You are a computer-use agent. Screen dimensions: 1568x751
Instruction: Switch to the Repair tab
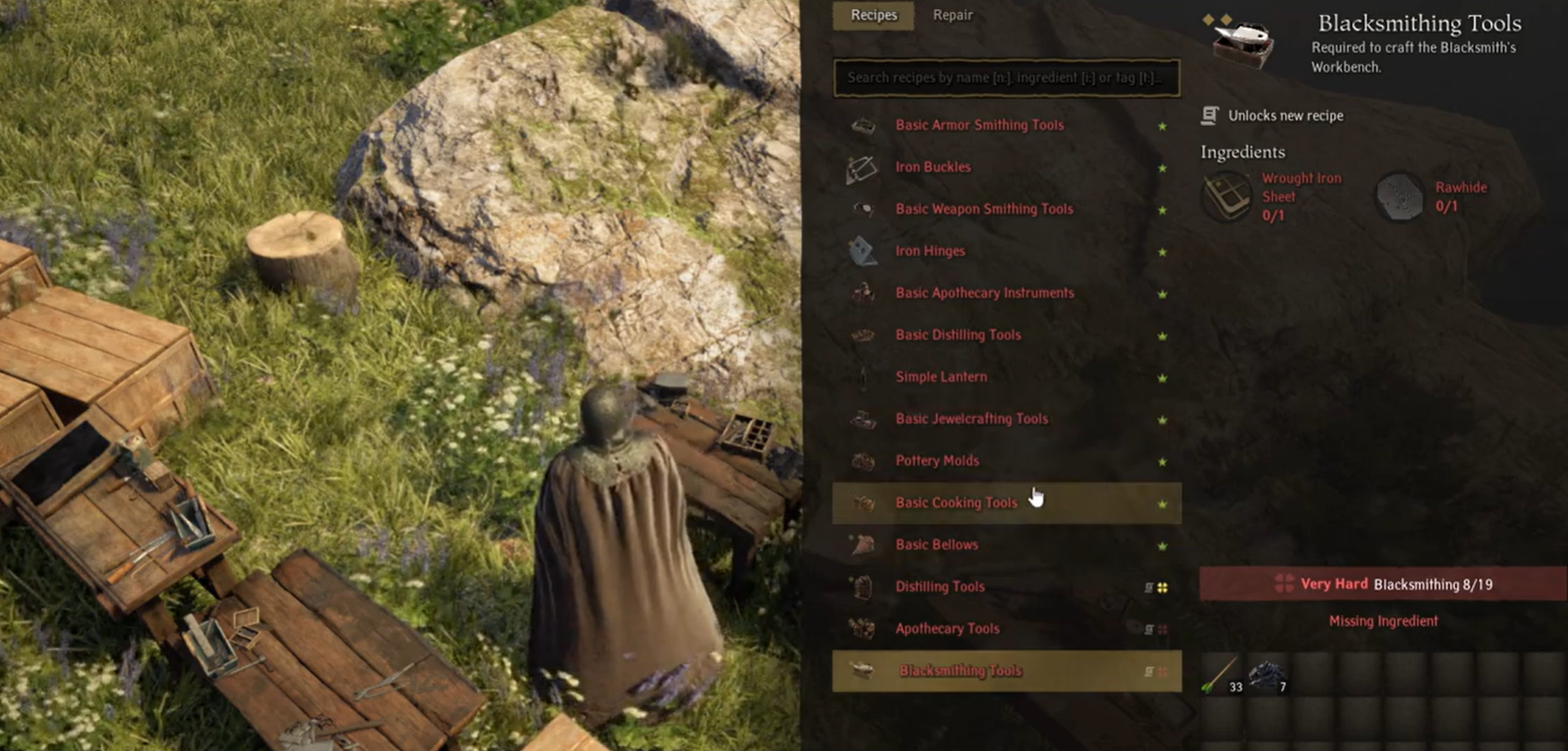coord(952,15)
